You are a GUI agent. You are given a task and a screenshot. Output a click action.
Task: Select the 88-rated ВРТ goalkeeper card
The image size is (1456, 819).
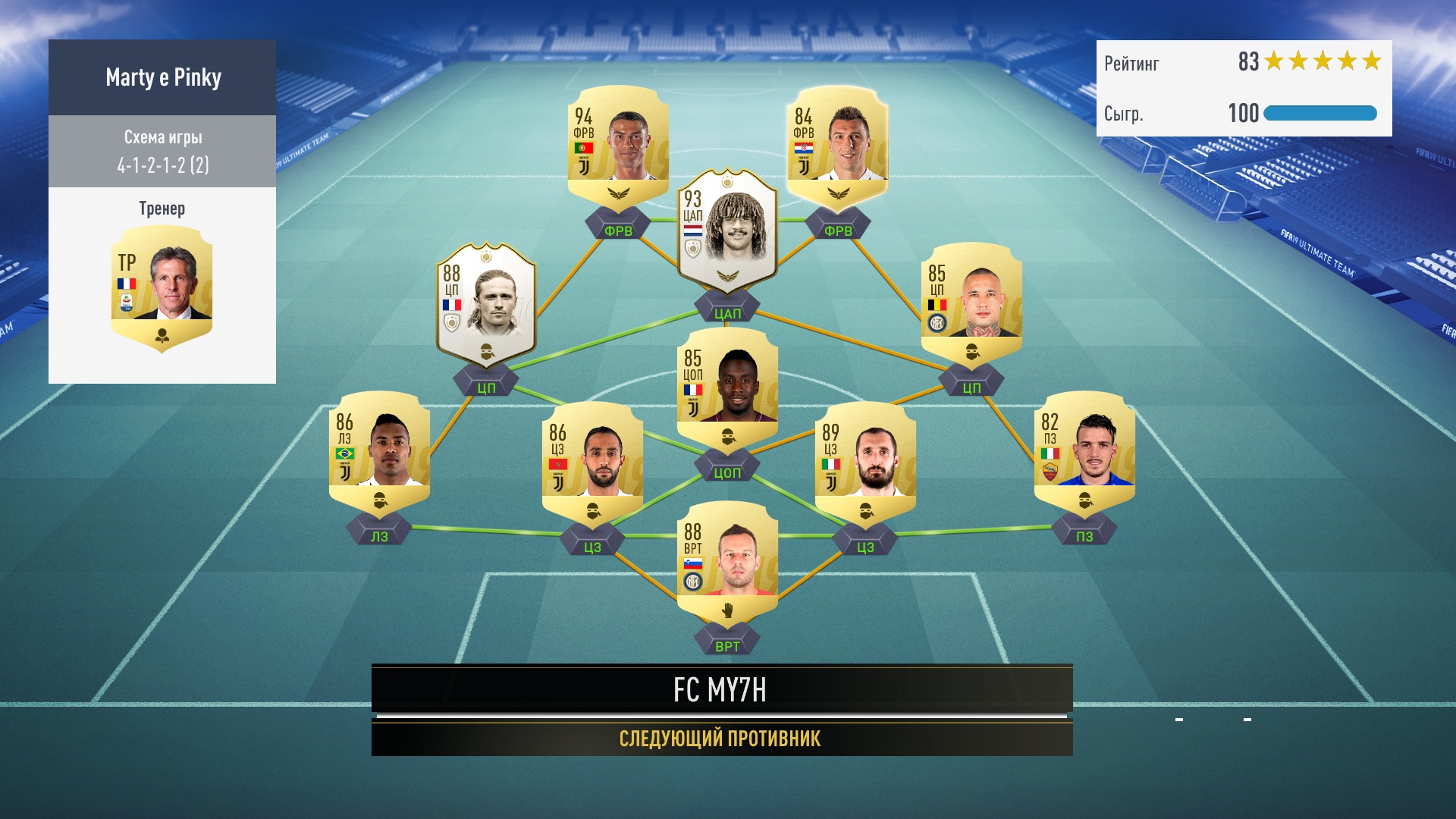coord(727,560)
